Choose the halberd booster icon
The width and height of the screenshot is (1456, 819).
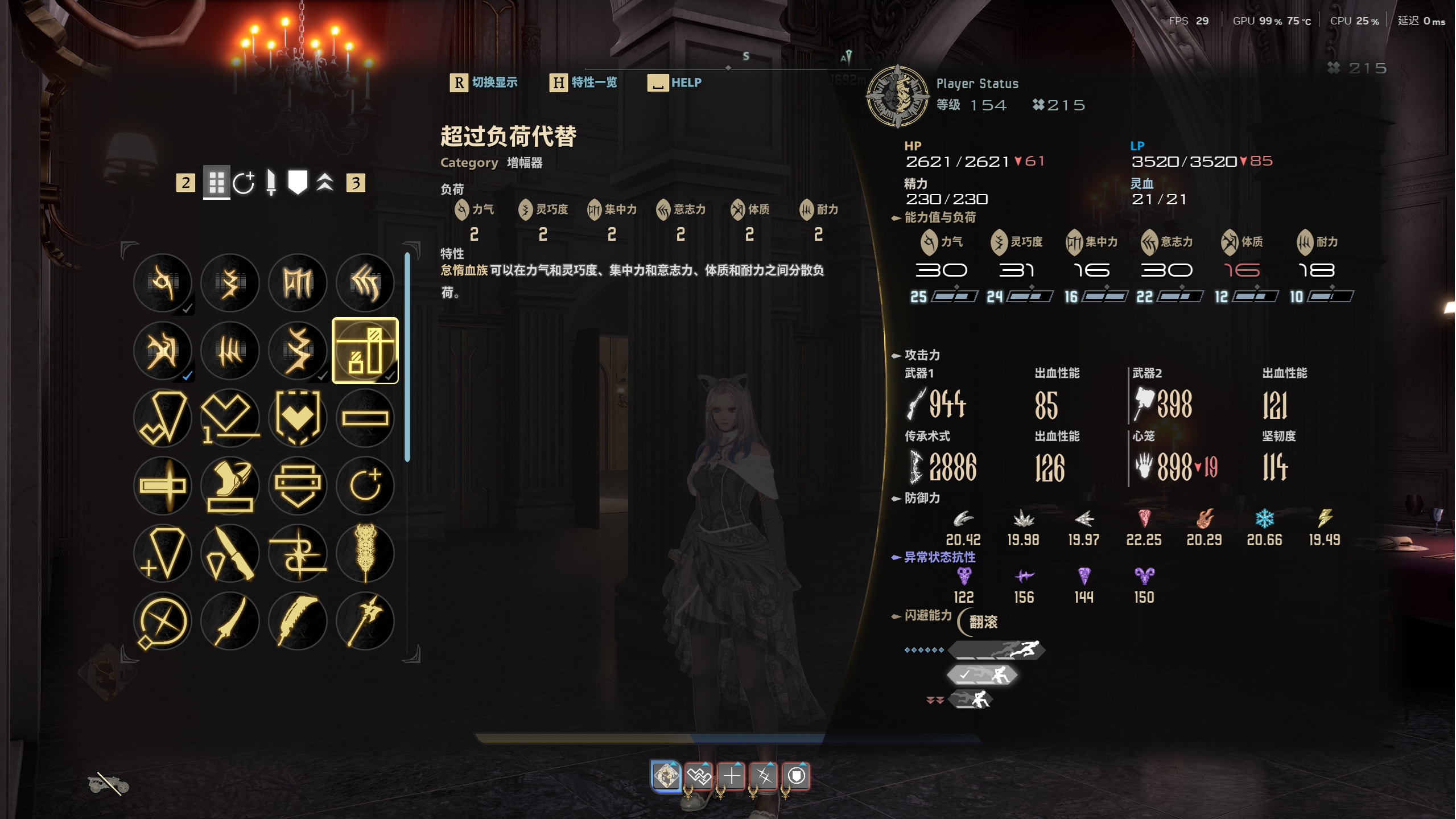pos(365,620)
